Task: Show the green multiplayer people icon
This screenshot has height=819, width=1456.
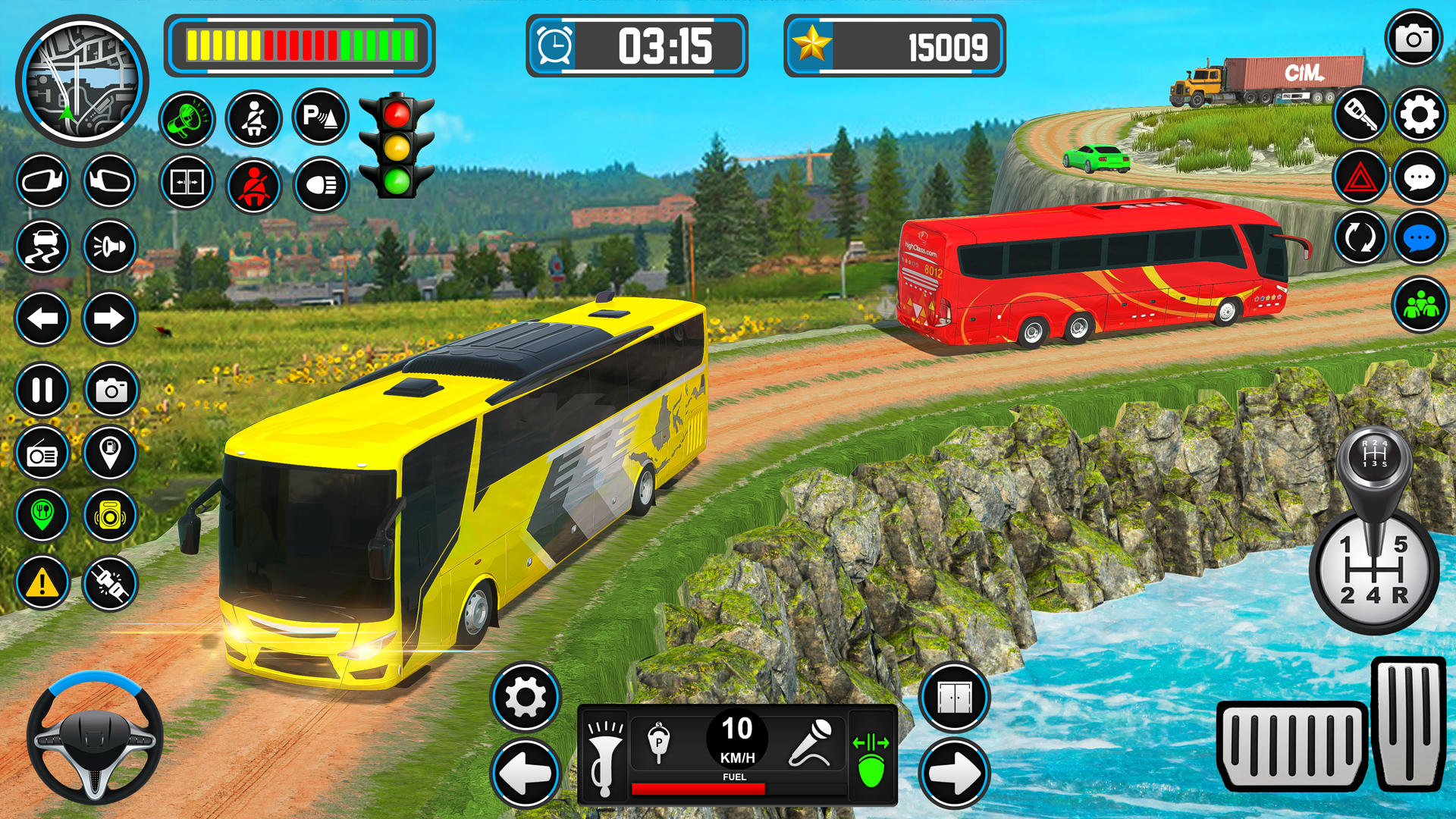Action: pyautogui.click(x=1420, y=305)
